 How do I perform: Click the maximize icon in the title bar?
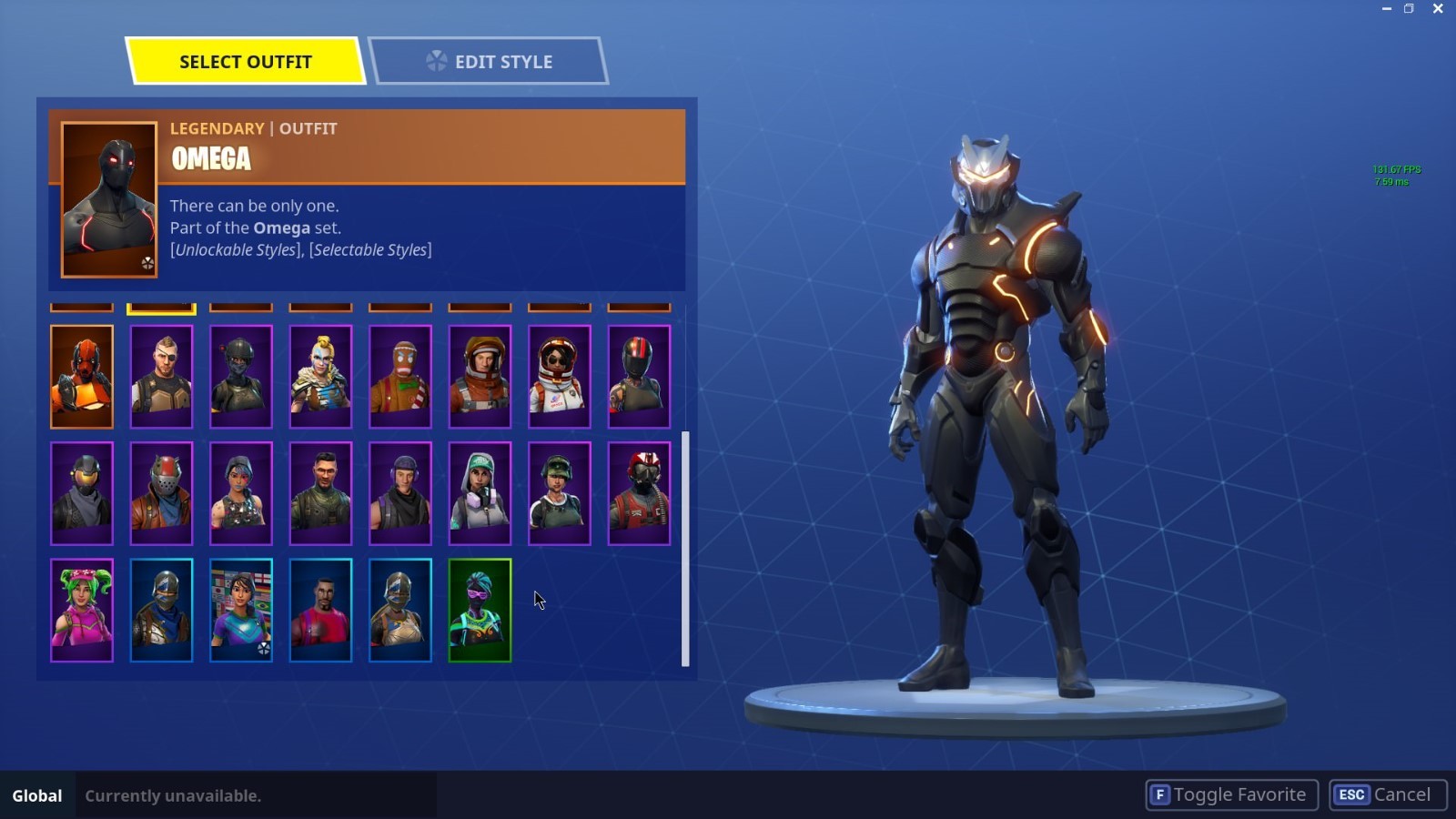[1410, 9]
